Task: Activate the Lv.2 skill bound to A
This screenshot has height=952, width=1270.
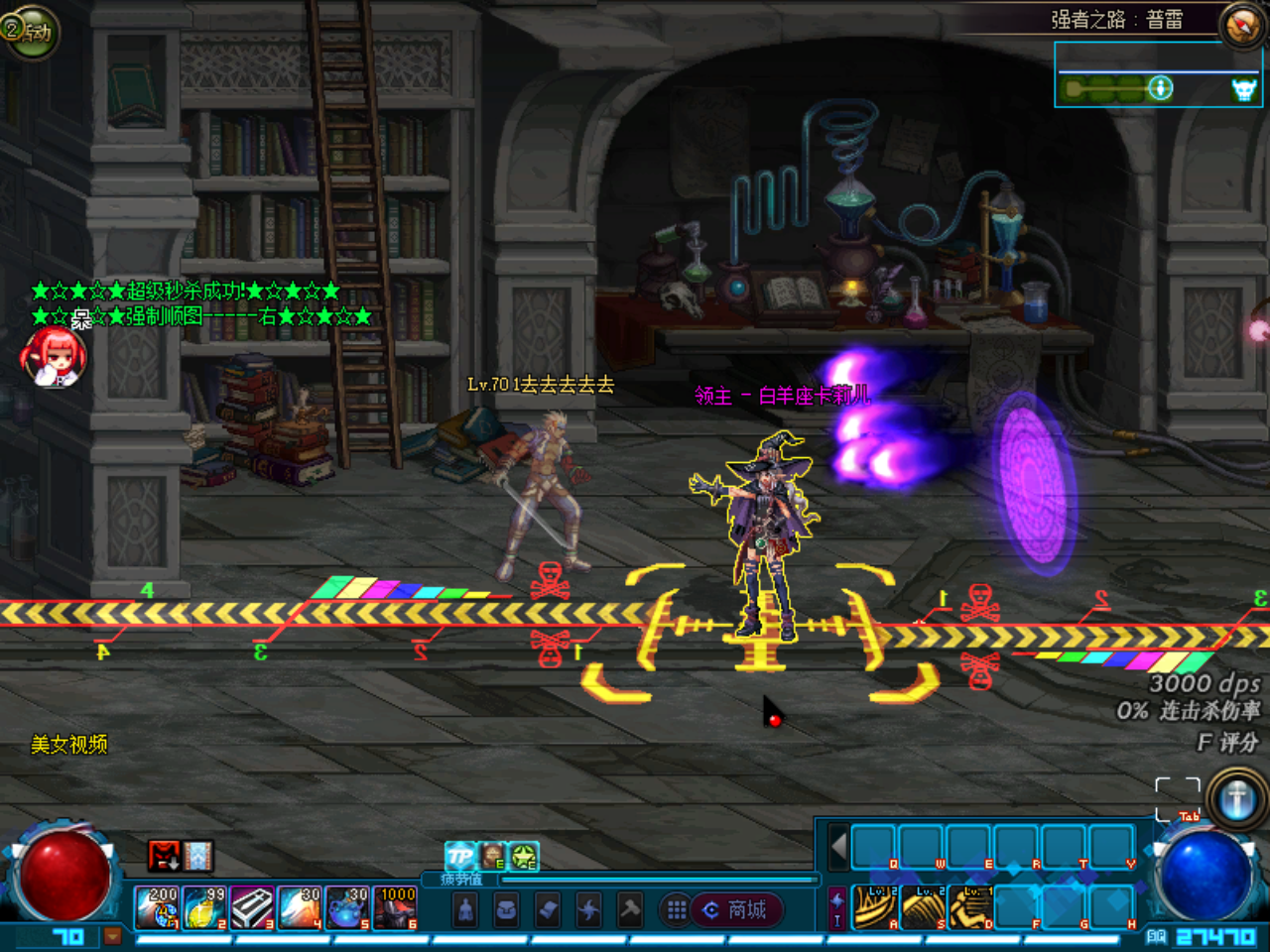Action: [x=874, y=905]
